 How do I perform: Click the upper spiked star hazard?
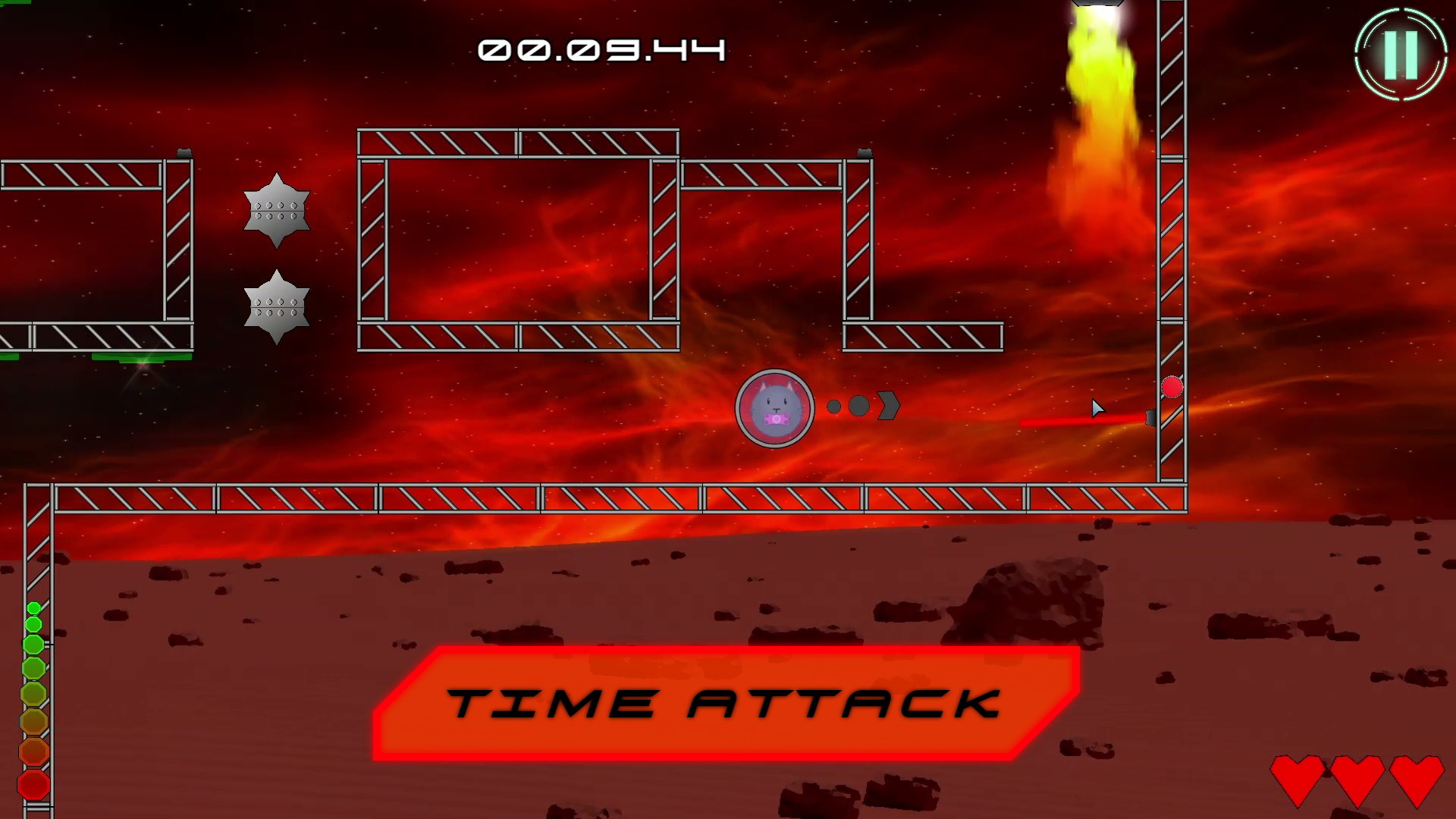tap(276, 211)
